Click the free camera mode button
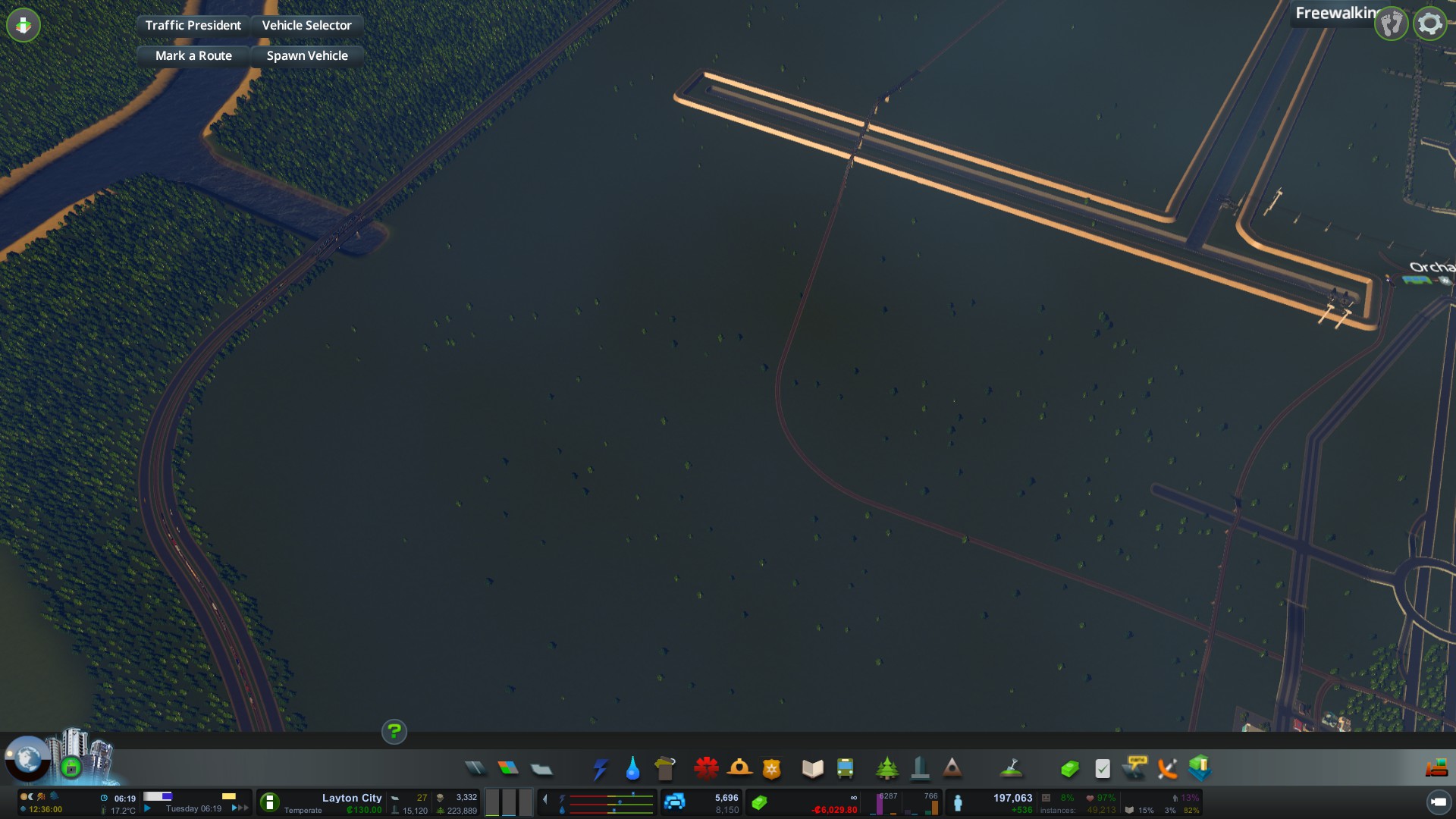This screenshot has height=819, width=1456. click(1438, 802)
